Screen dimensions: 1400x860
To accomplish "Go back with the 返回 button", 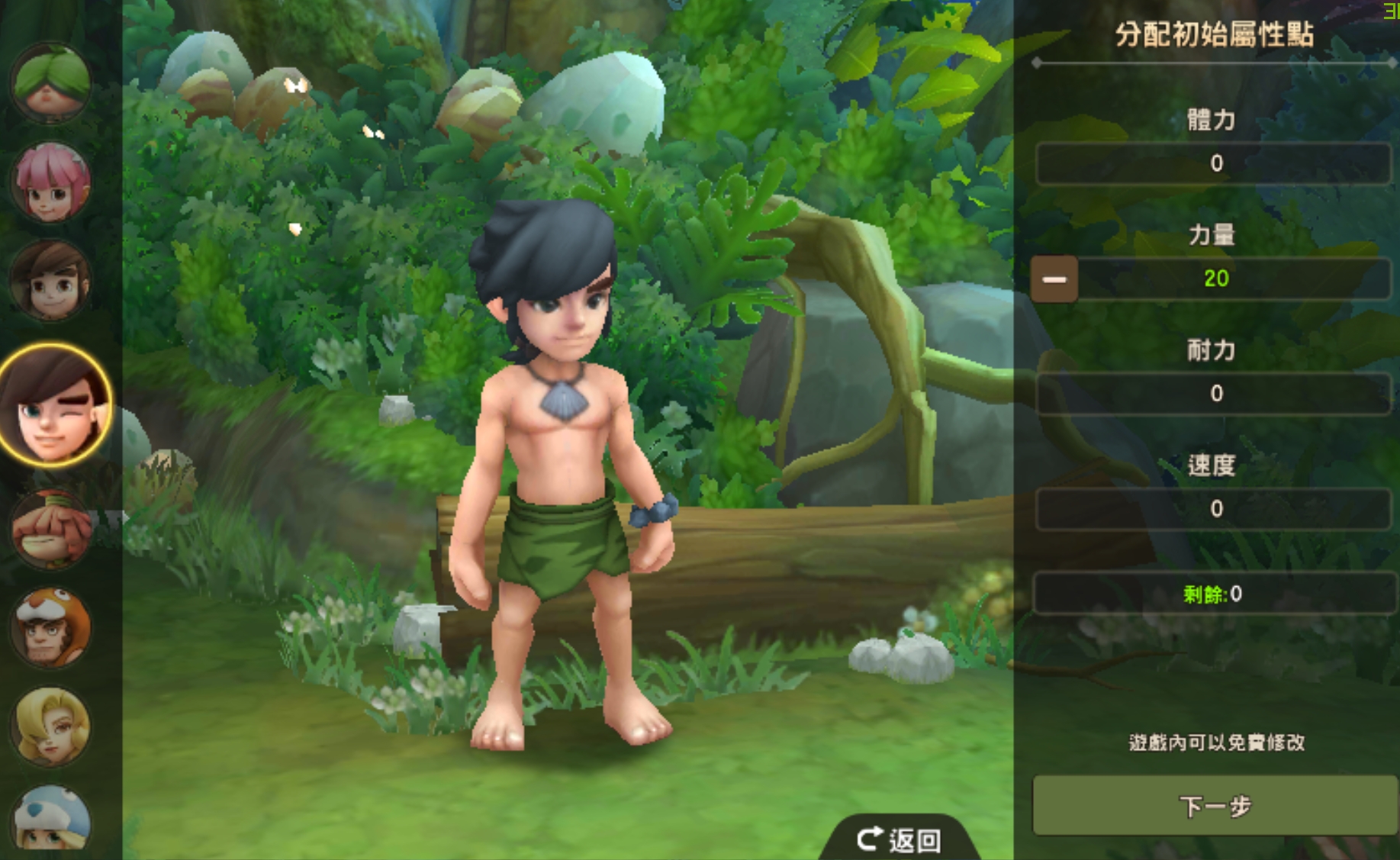I will [899, 839].
